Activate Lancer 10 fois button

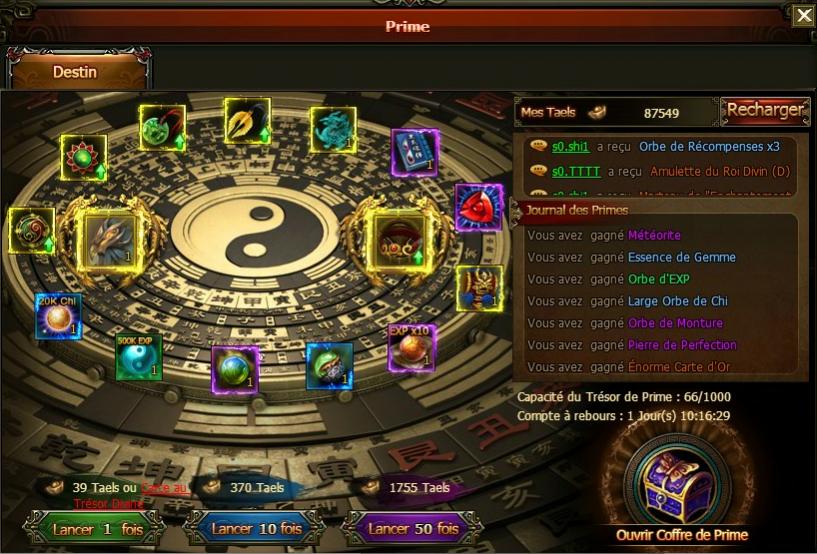pos(254,528)
